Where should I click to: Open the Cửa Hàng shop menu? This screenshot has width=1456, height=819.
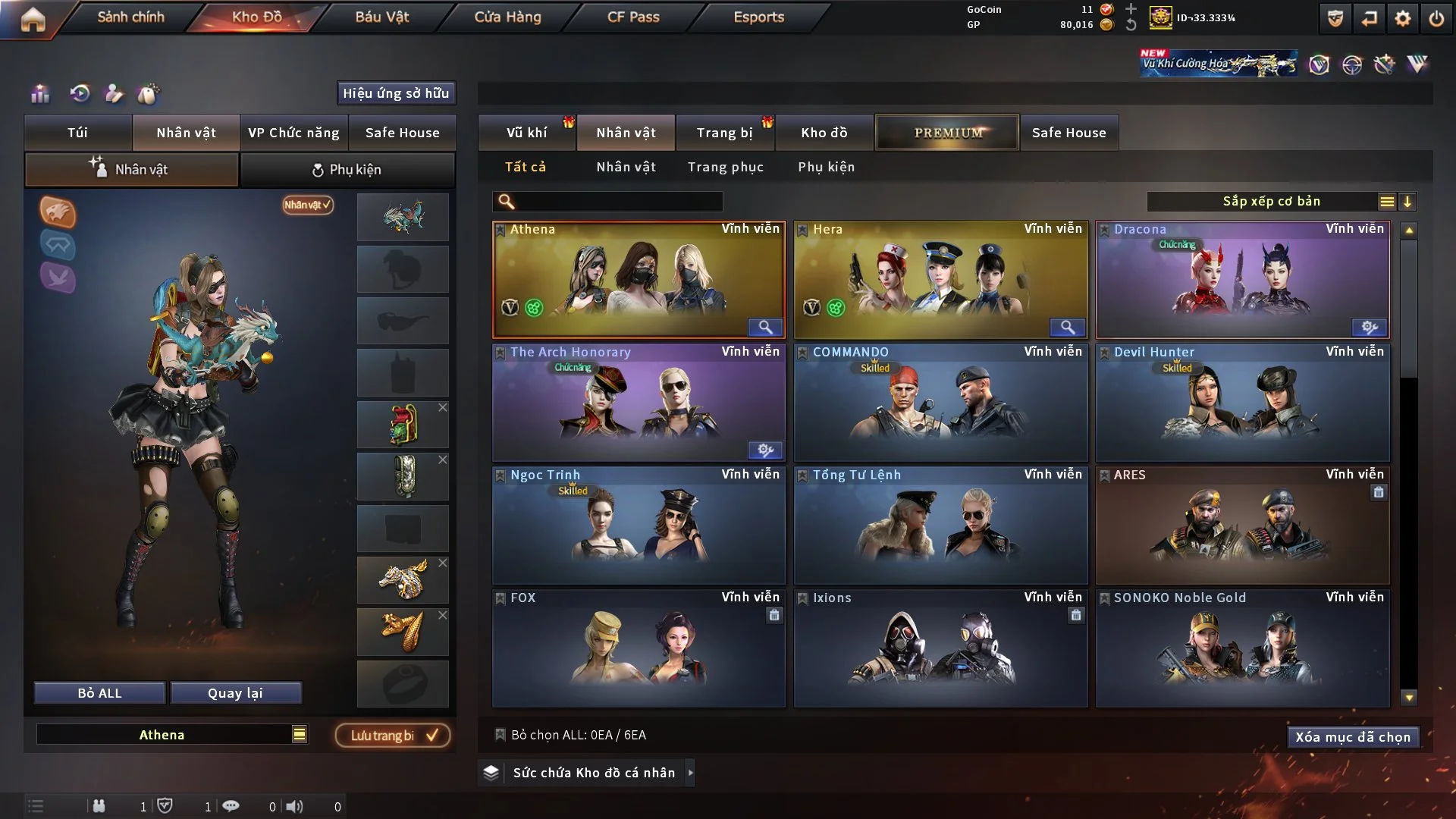point(507,17)
